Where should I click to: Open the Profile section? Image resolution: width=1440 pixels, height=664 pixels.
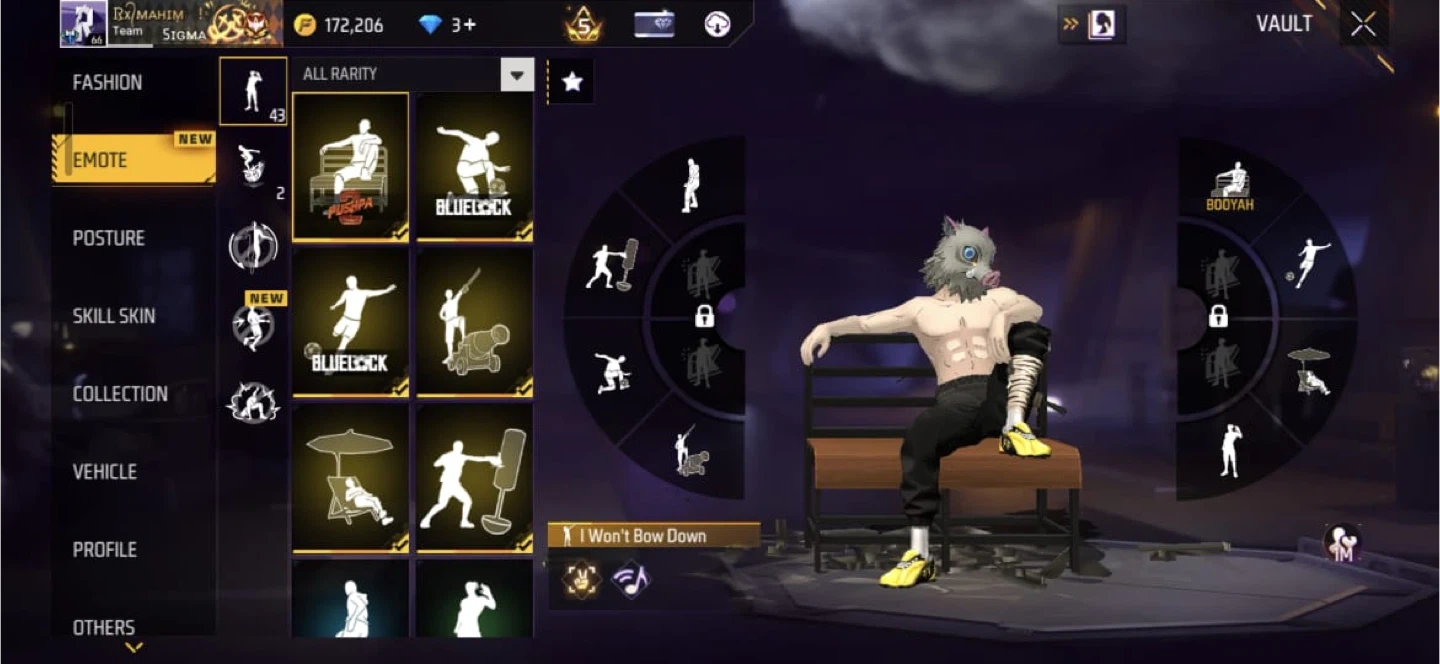104,550
